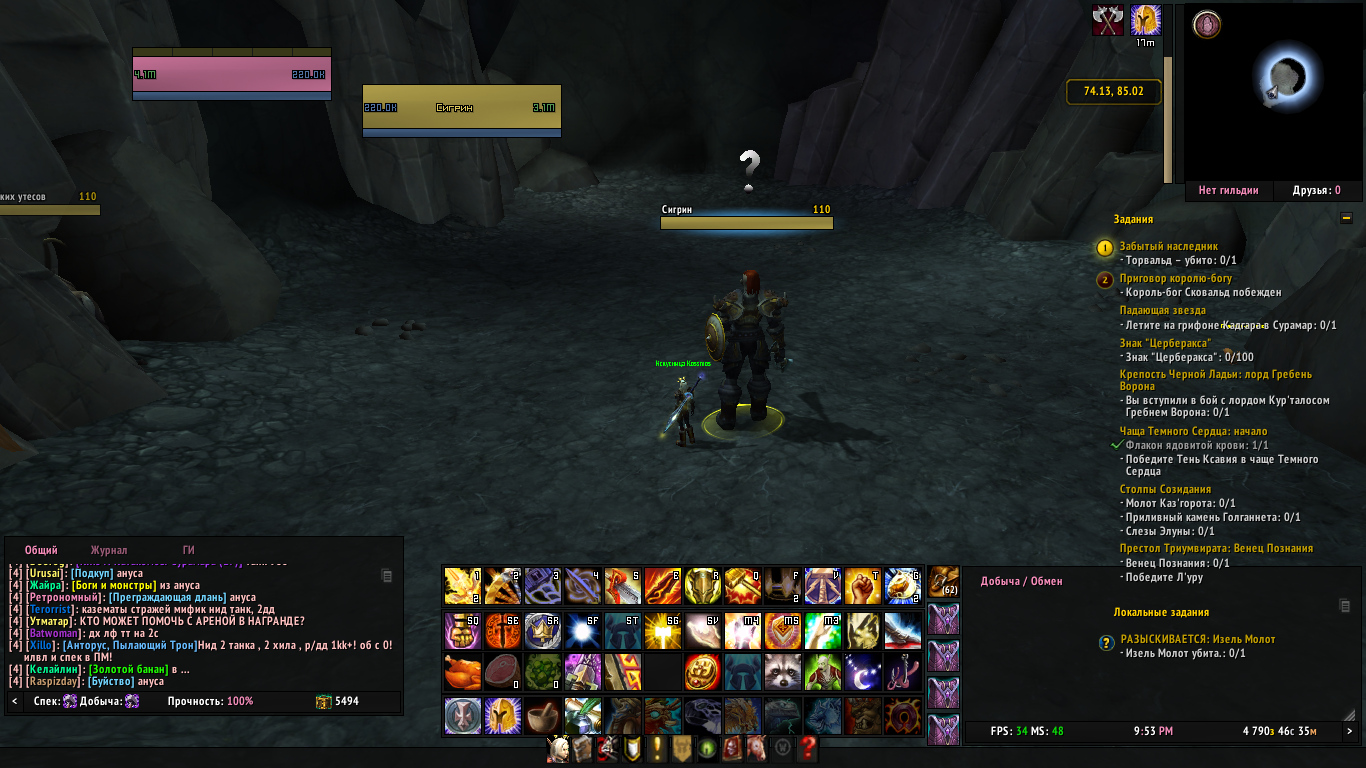
Task: Switch to the Общий chat tab
Action: (x=41, y=550)
